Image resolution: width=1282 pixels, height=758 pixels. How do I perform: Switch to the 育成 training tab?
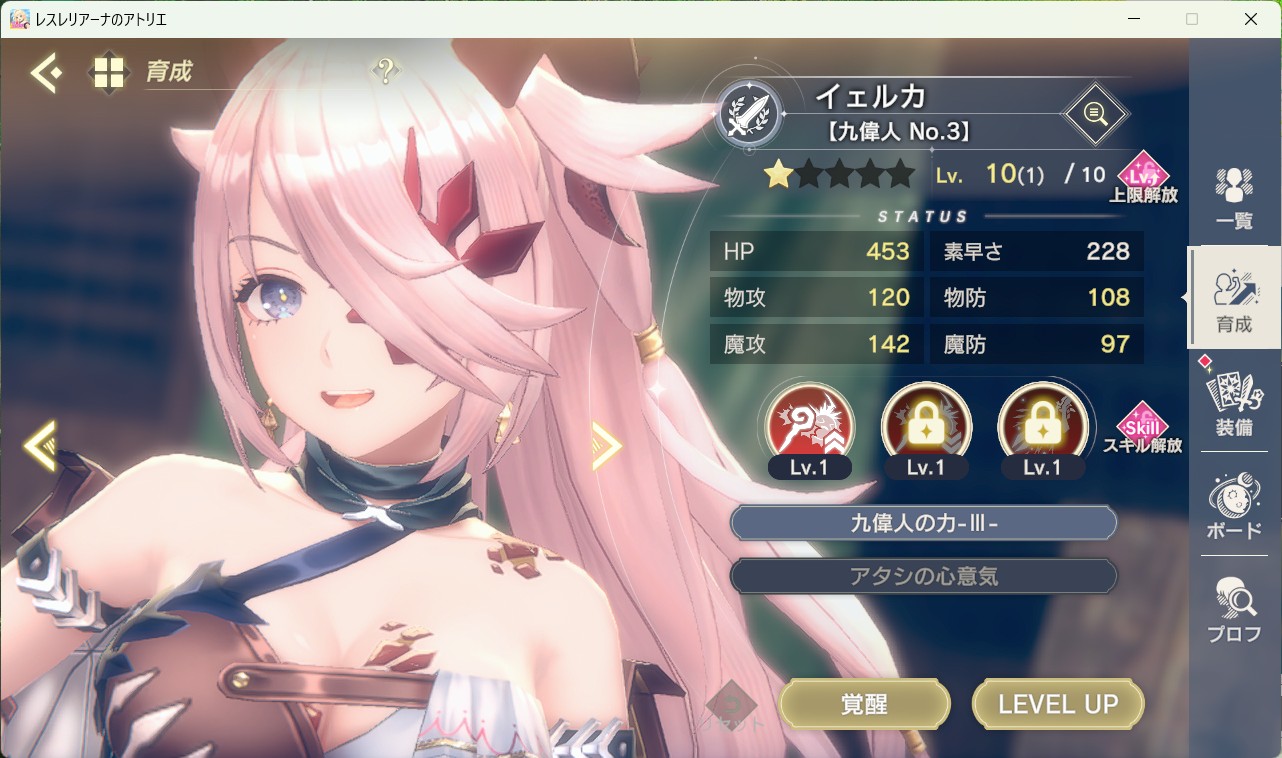1234,299
